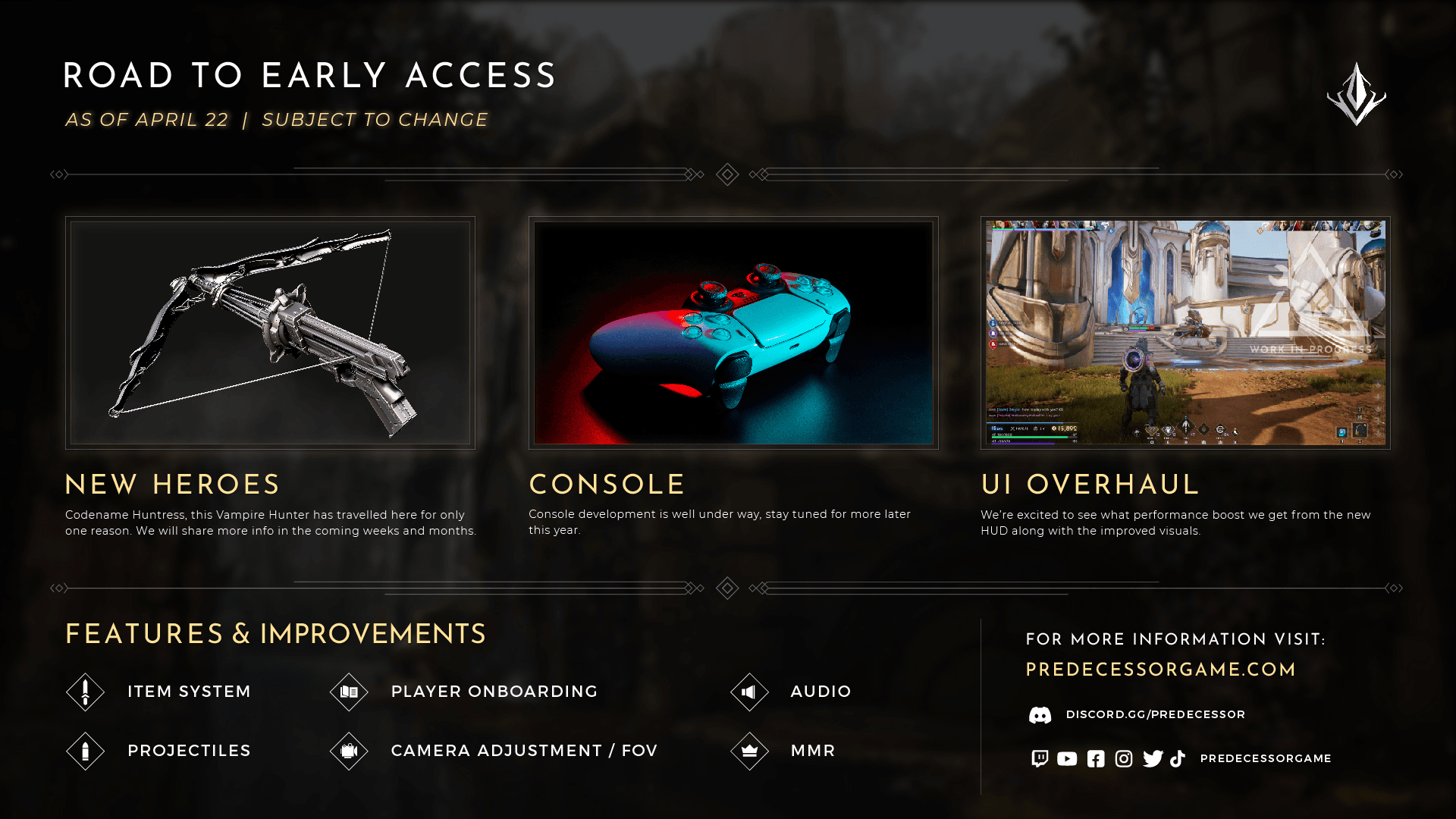Open the TikTok social icon
Viewport: 1456px width, 819px height.
click(1178, 758)
